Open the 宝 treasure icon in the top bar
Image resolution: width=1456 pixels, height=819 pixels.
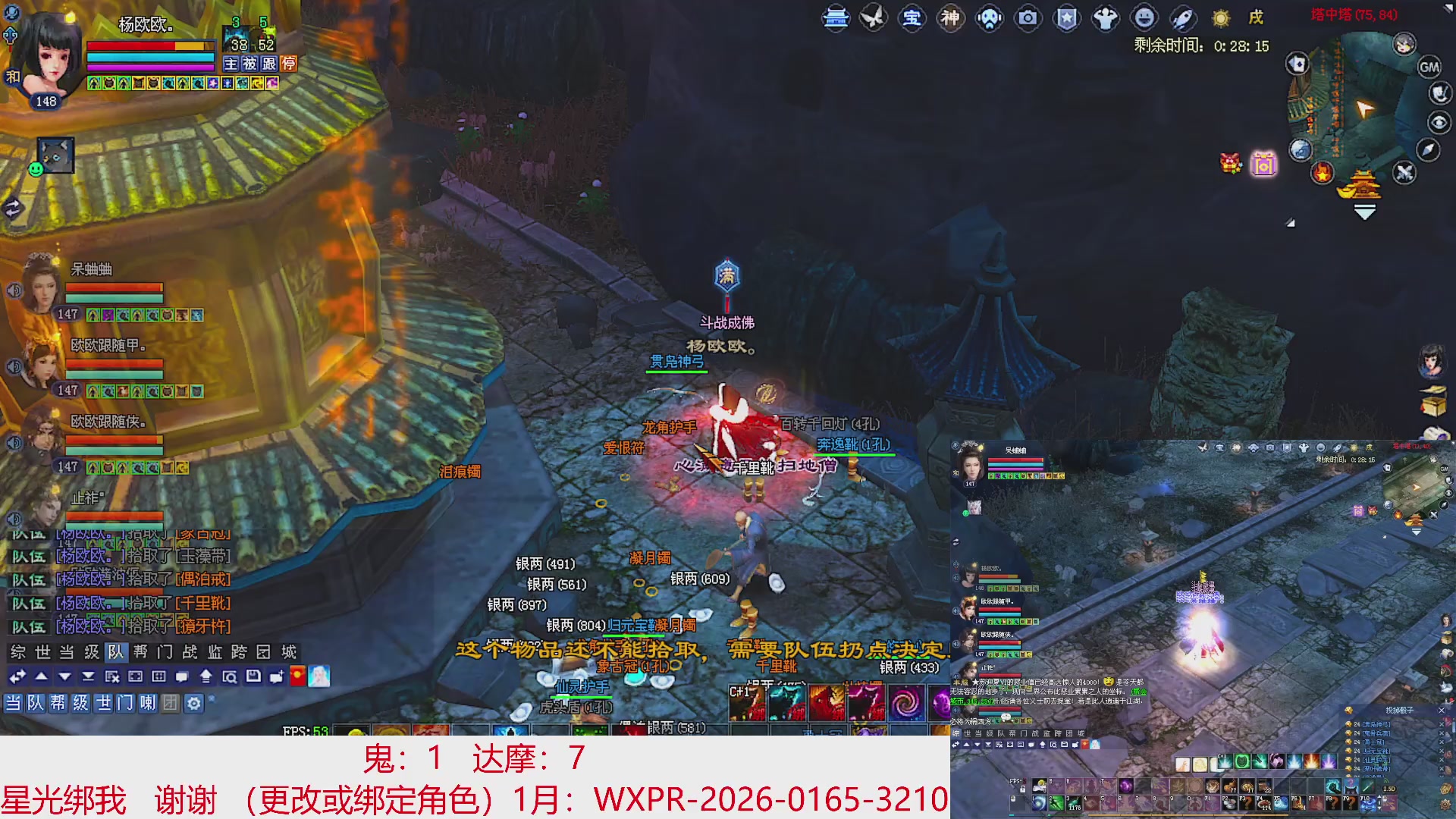(x=912, y=19)
